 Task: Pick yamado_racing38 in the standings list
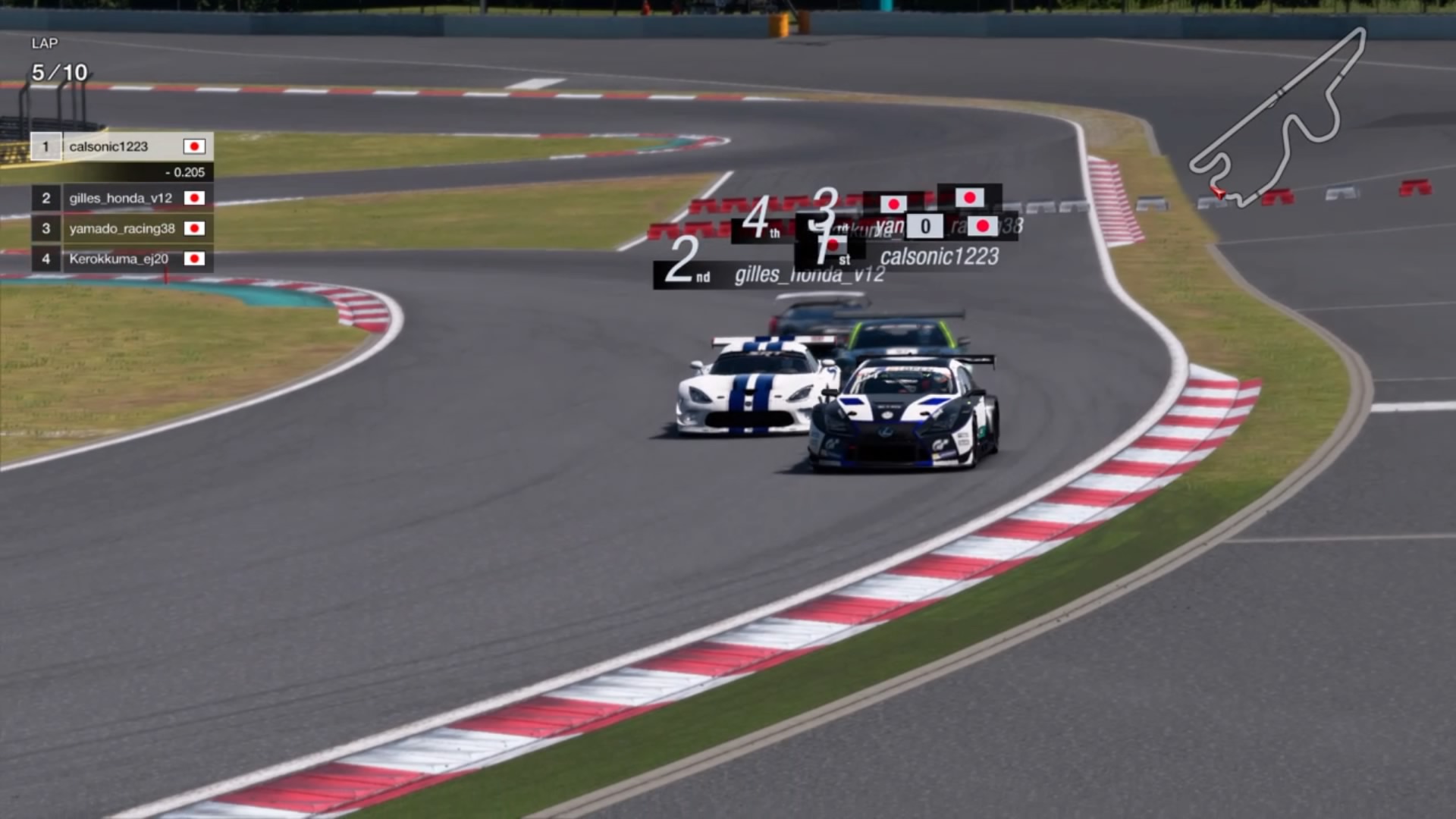pos(121,228)
